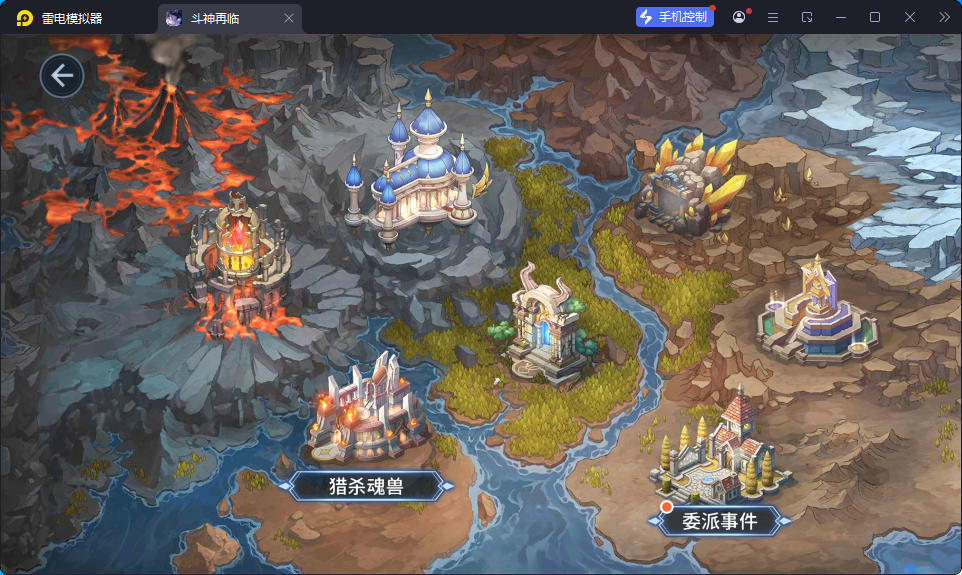Maximize the emulator window
Image resolution: width=962 pixels, height=575 pixels.
pyautogui.click(x=875, y=17)
